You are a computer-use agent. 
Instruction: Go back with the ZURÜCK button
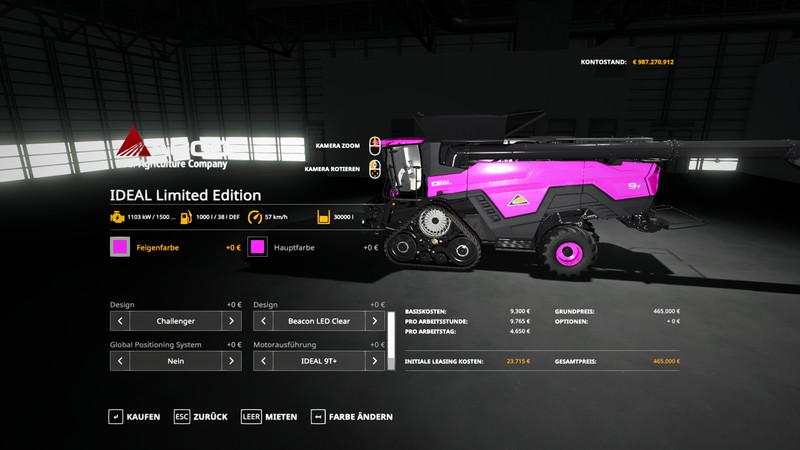[x=201, y=416]
